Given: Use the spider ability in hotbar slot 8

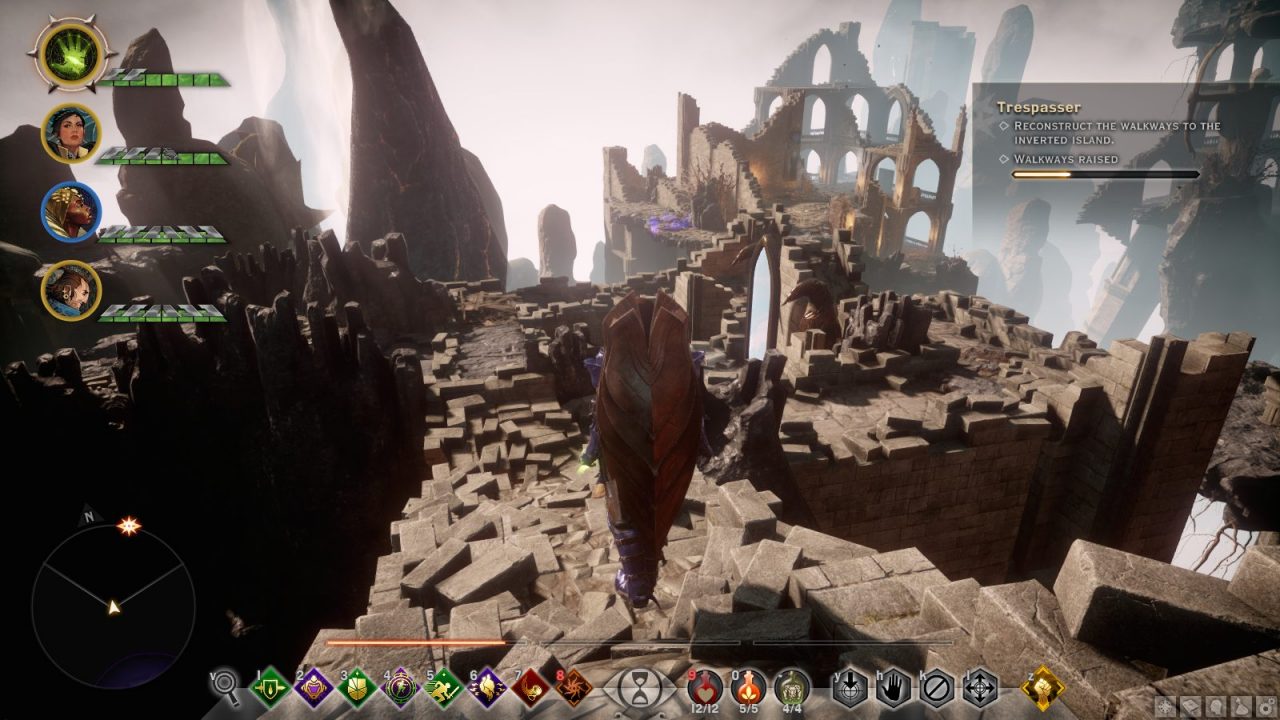Looking at the screenshot, I should tap(573, 688).
